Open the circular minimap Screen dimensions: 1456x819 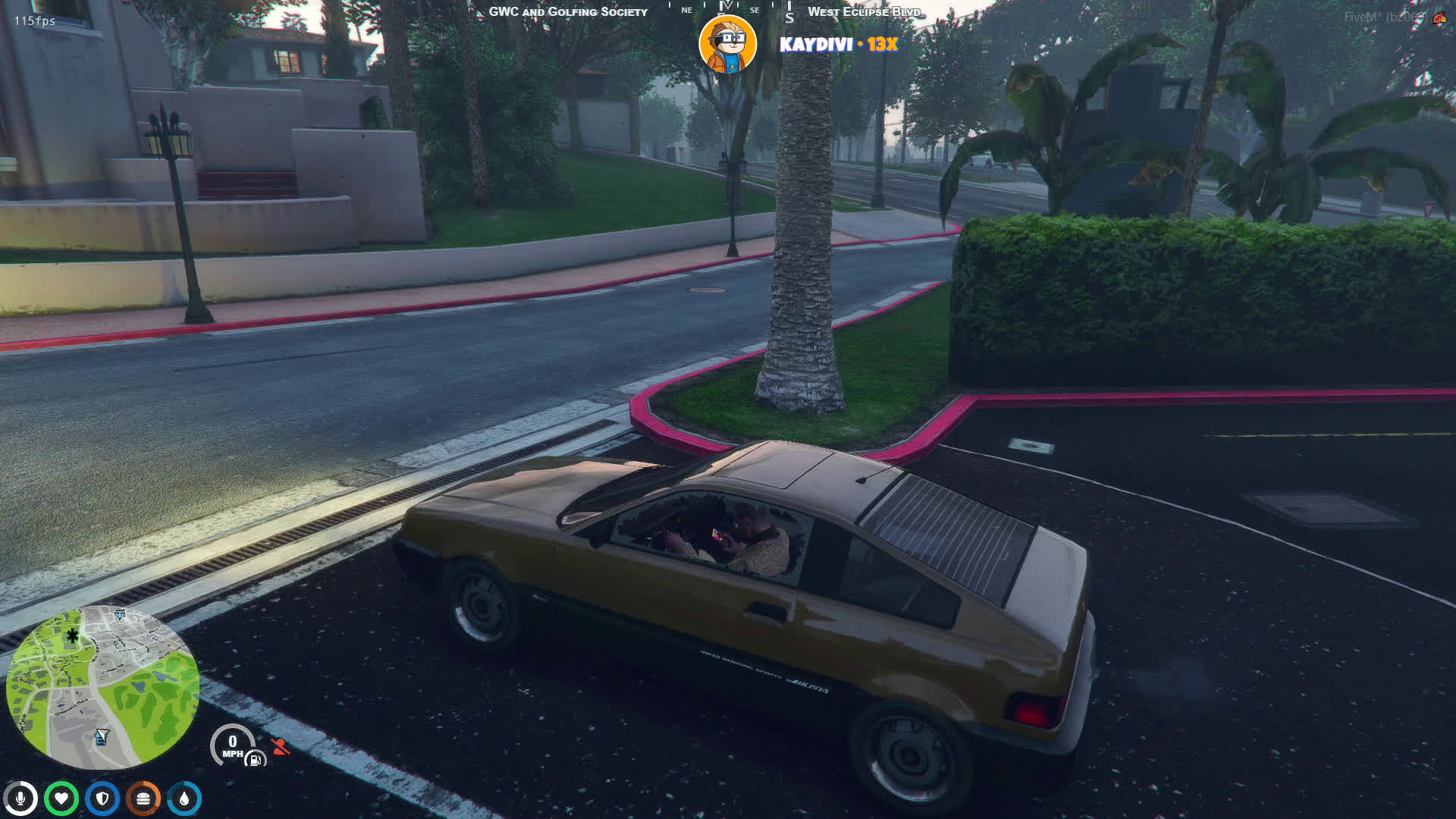pyautogui.click(x=102, y=687)
